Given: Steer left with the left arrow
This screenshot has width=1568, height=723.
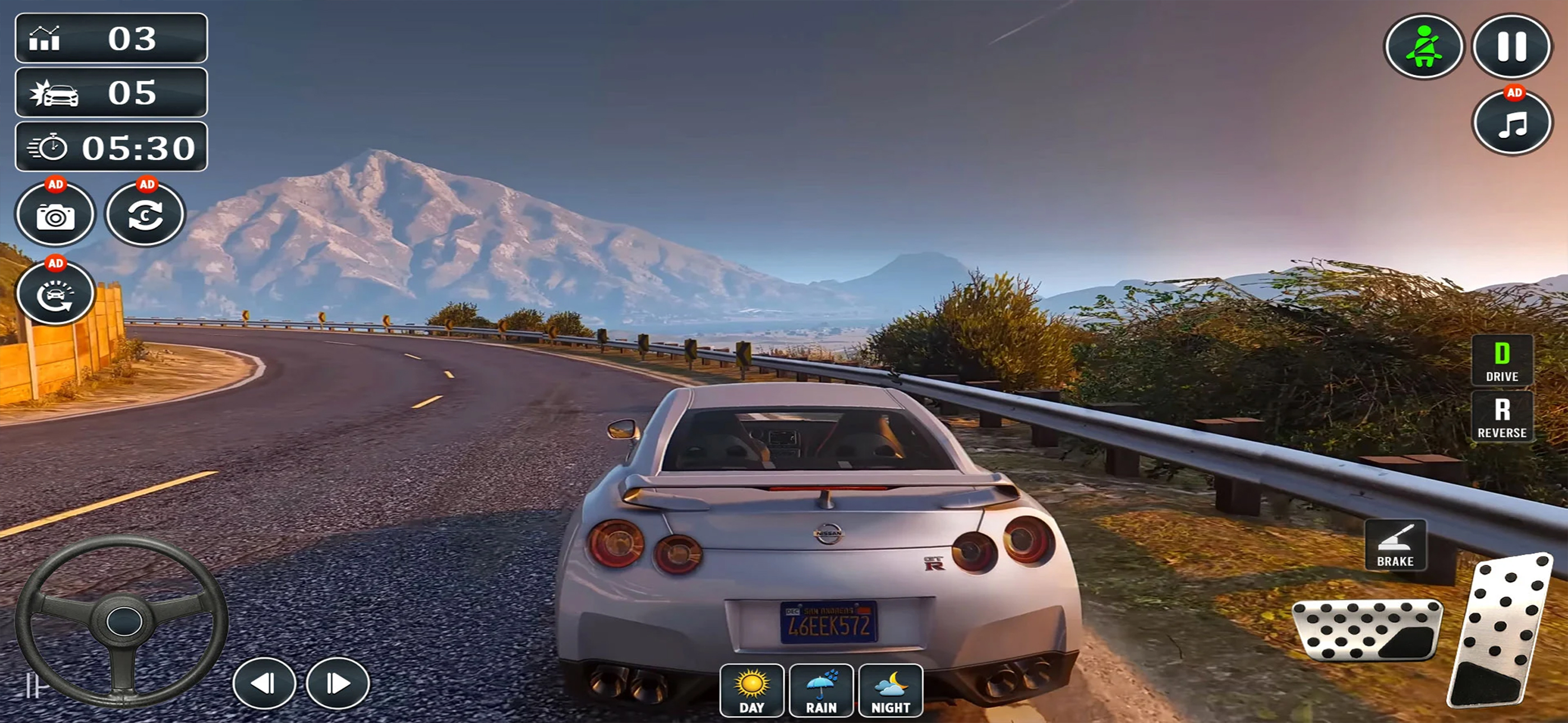Looking at the screenshot, I should (264, 683).
